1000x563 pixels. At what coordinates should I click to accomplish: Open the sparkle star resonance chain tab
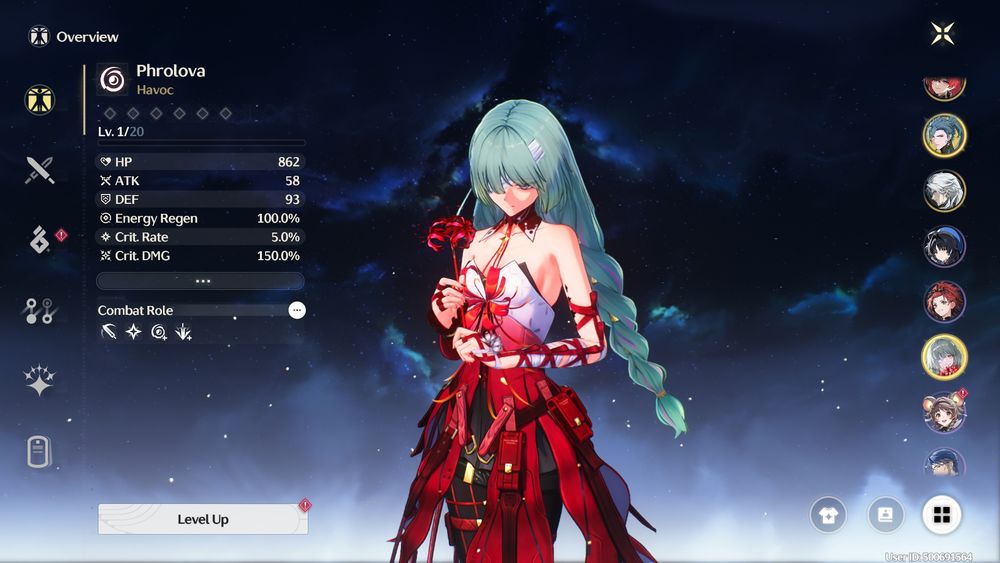[40, 381]
